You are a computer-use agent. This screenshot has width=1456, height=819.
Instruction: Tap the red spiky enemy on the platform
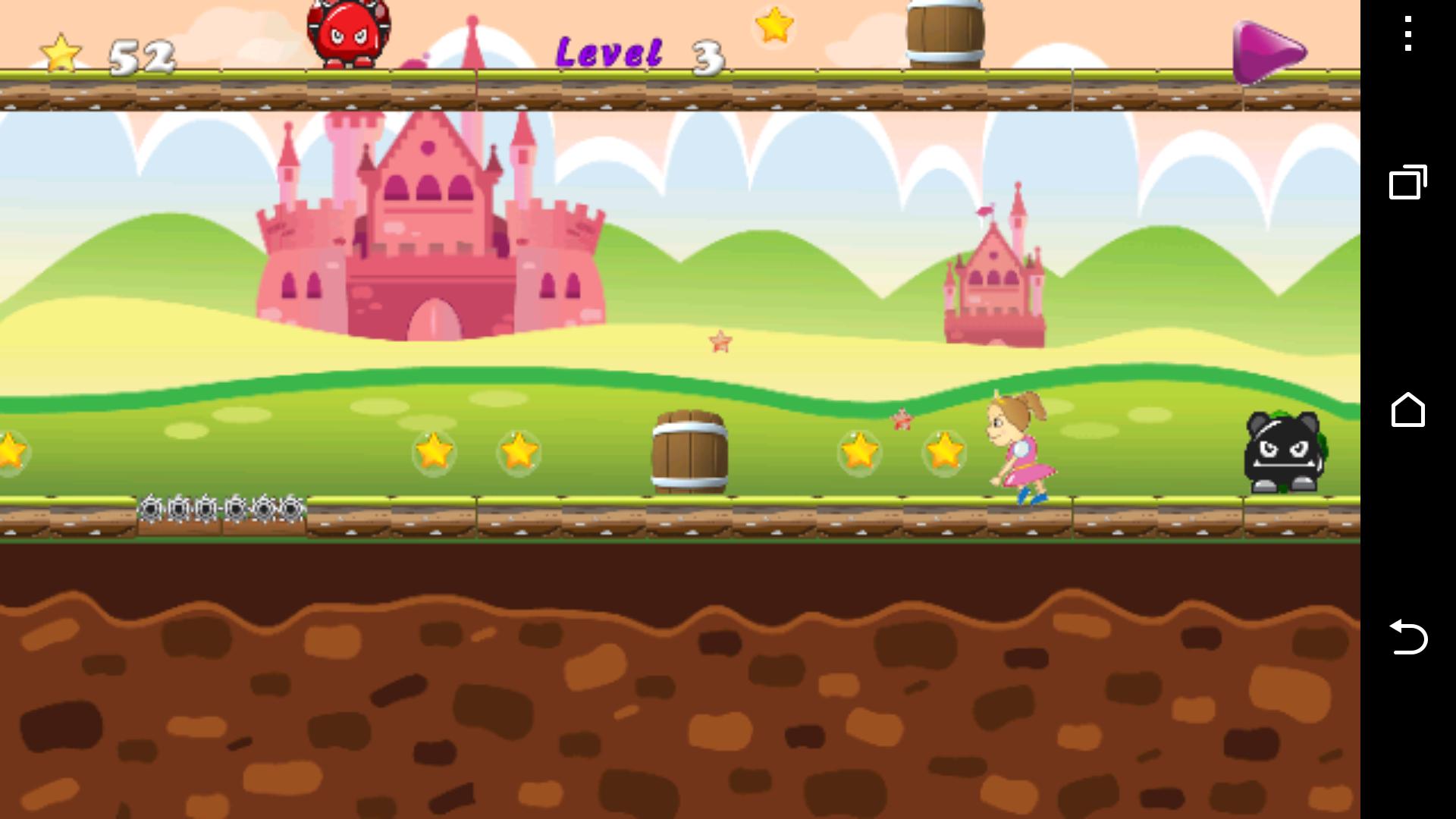347,34
